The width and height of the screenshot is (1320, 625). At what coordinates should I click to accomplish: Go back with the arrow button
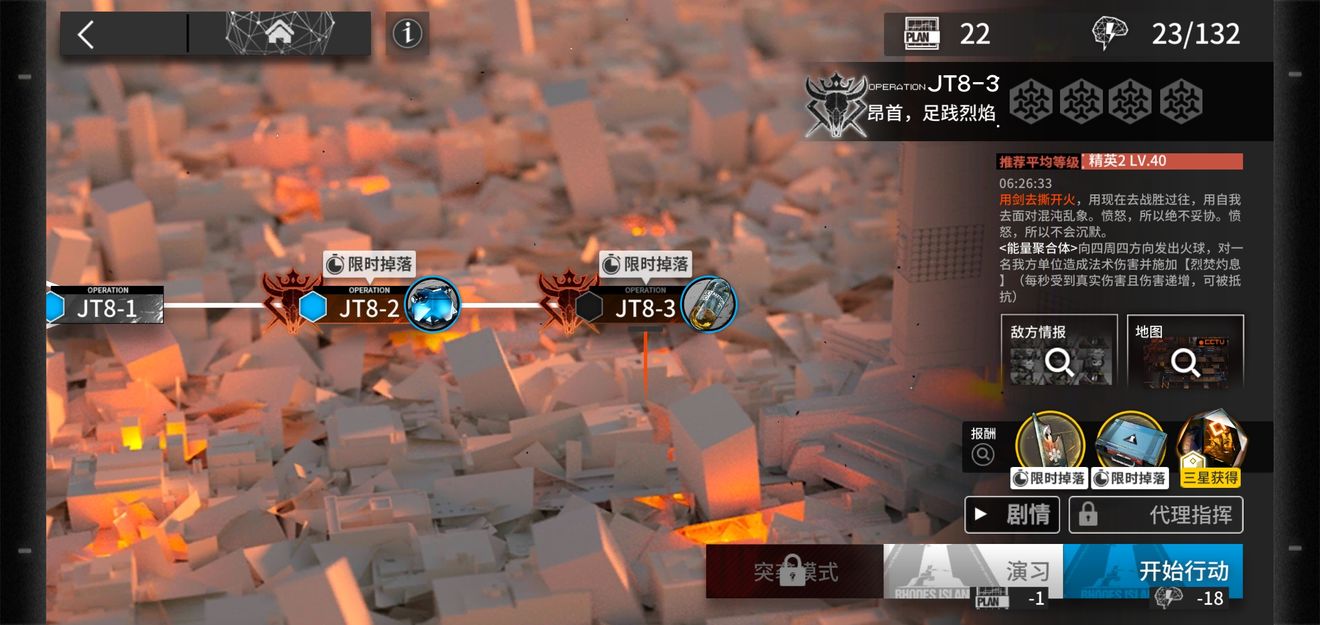point(87,35)
